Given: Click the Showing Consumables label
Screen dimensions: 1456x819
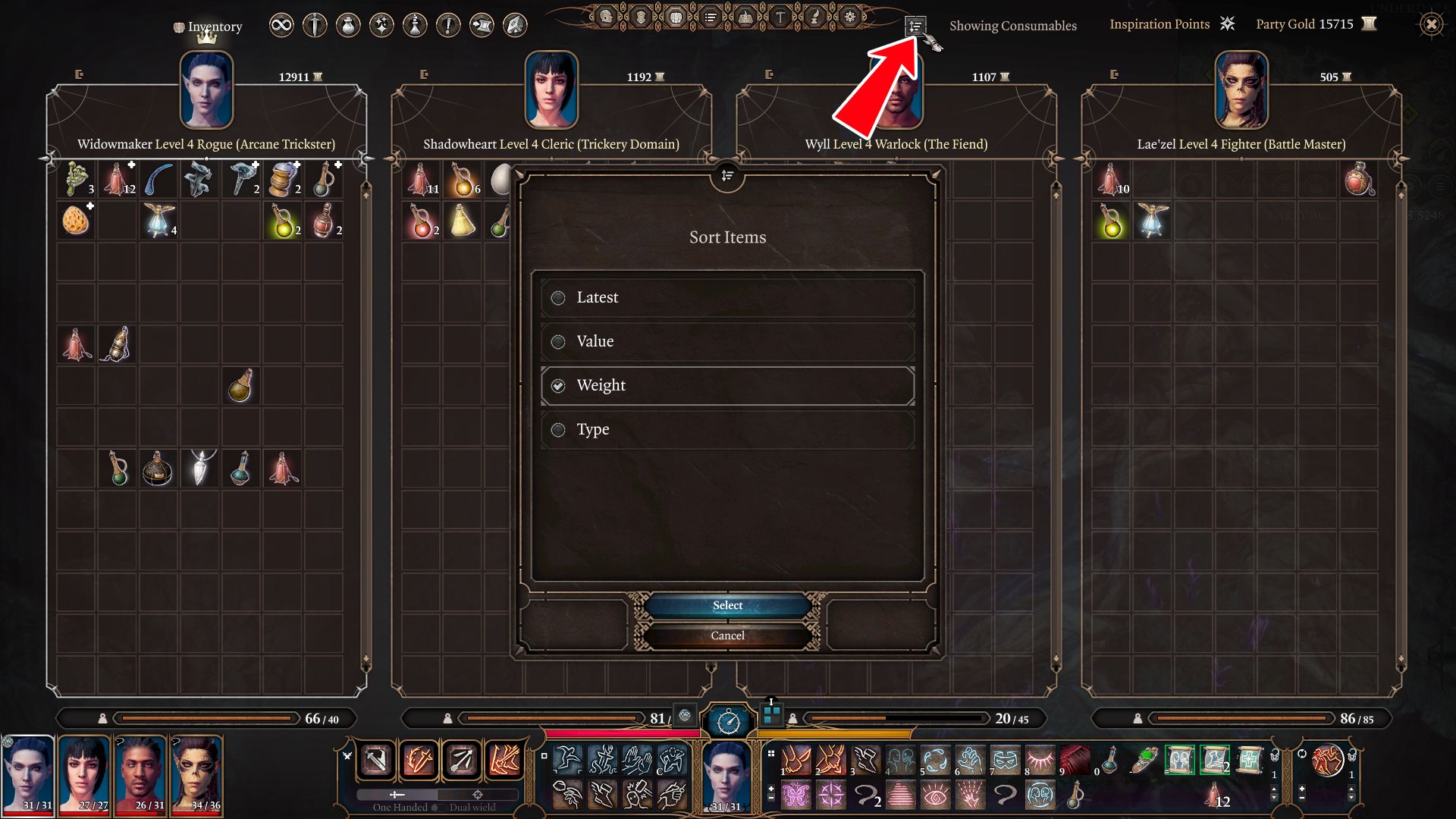Looking at the screenshot, I should click(x=1014, y=25).
